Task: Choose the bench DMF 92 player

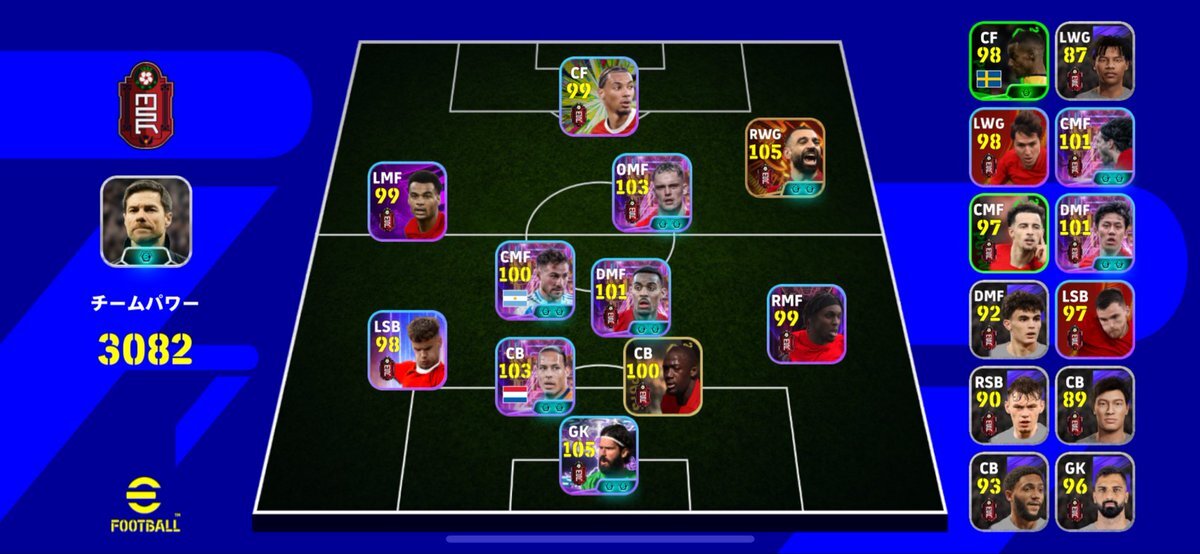Action: (1009, 320)
